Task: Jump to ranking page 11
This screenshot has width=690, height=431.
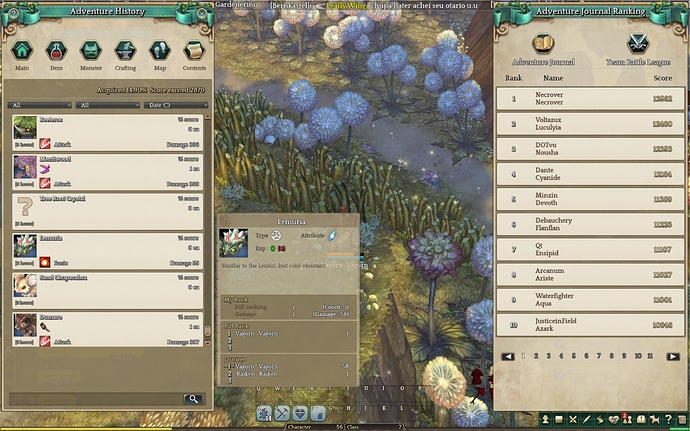Action: [650, 355]
